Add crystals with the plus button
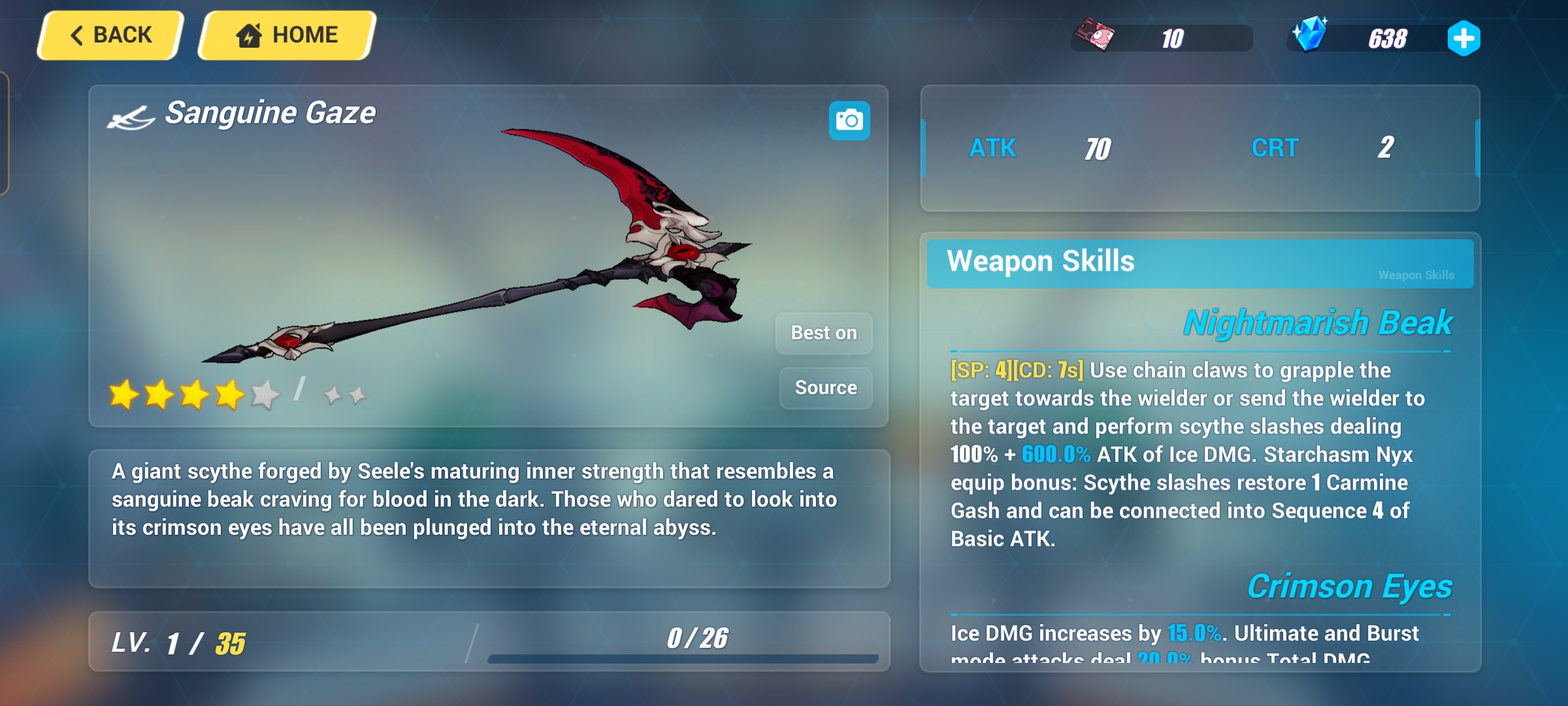This screenshot has height=706, width=1568. tap(1463, 39)
